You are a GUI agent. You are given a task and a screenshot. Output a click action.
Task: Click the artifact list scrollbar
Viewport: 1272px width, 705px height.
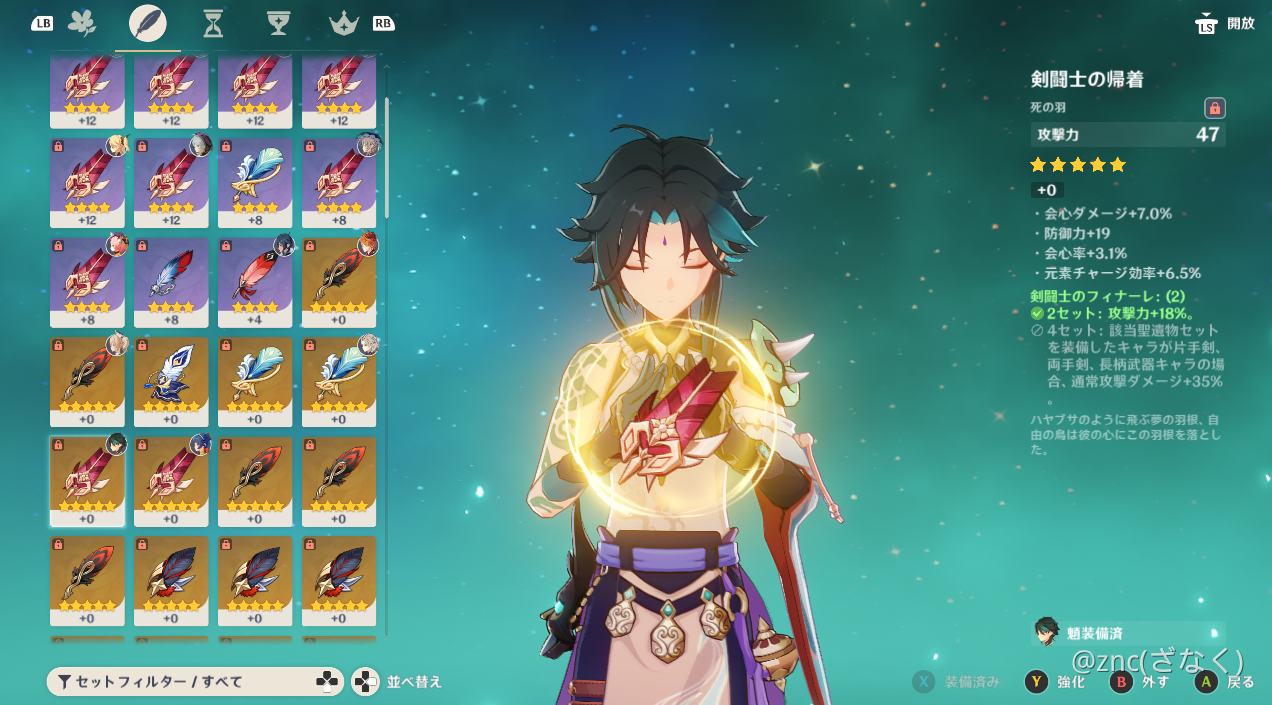[386, 158]
